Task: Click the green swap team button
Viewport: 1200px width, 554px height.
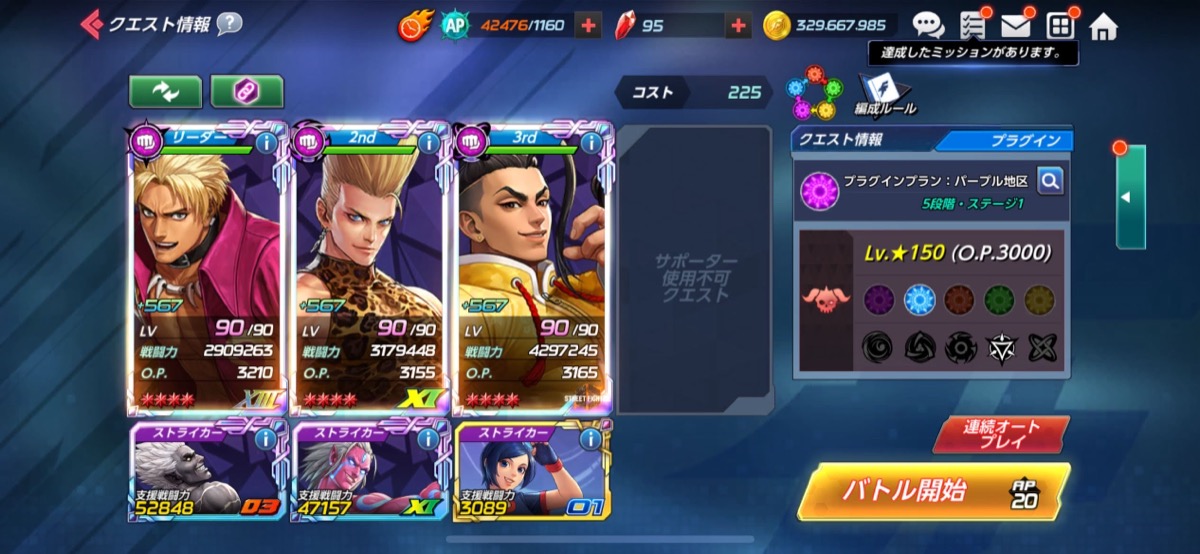Action: (x=165, y=91)
